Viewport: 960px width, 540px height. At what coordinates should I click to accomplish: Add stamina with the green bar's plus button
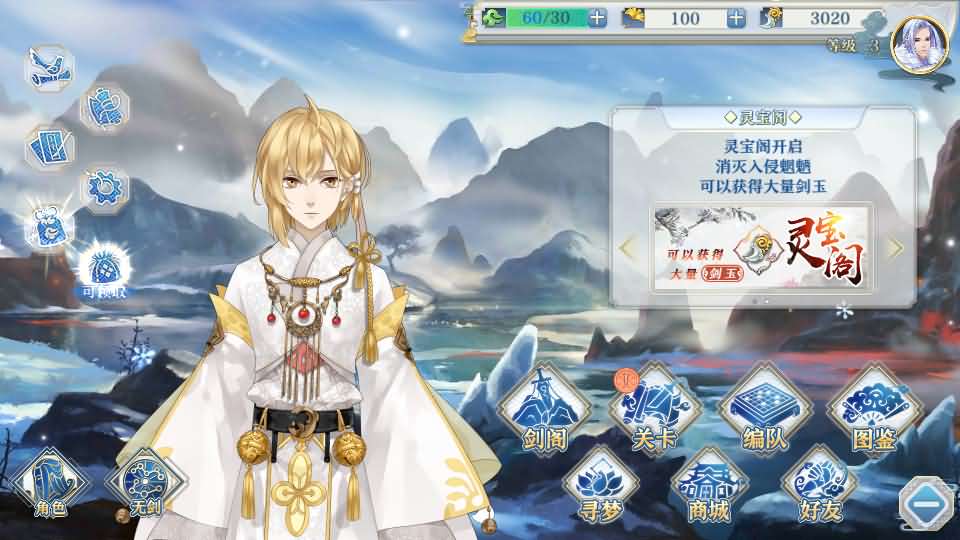tap(596, 18)
